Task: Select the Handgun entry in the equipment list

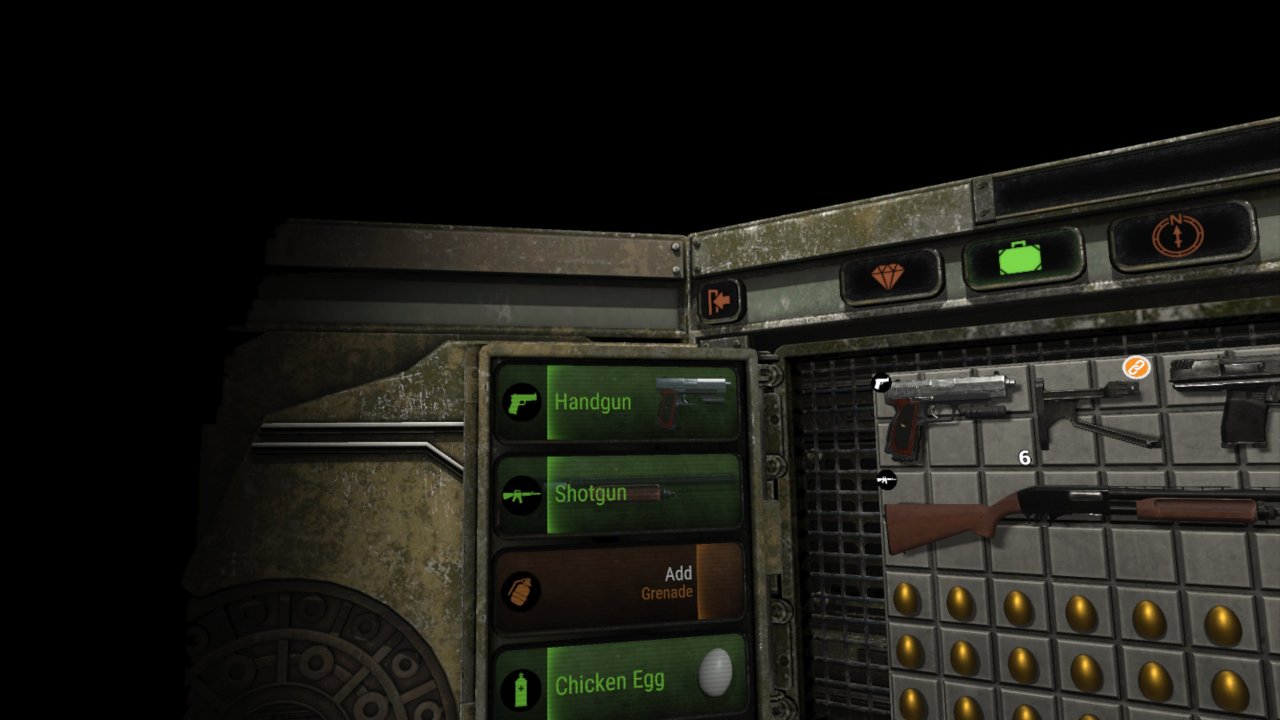Action: pos(592,401)
